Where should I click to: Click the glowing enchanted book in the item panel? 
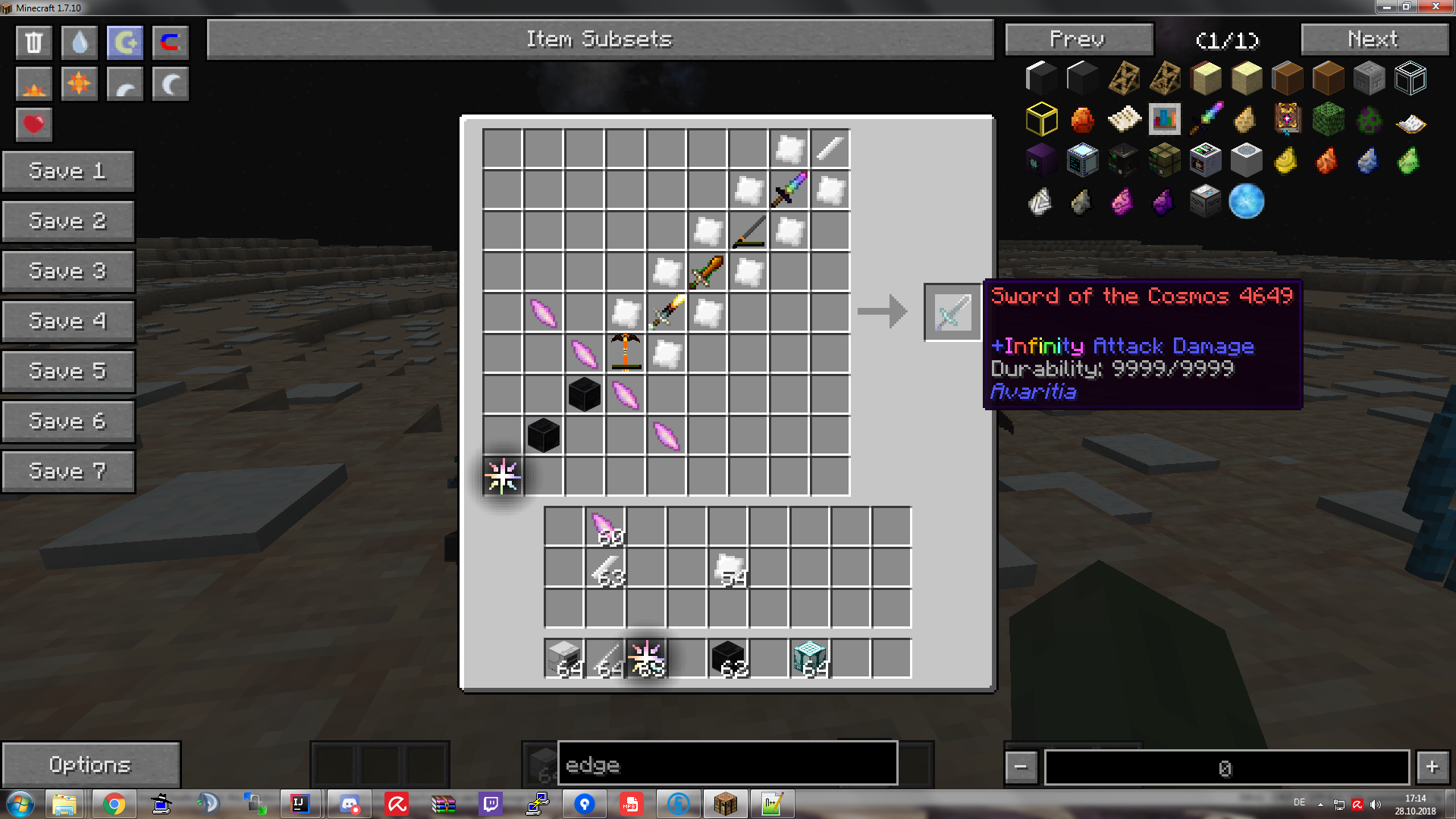[1287, 118]
